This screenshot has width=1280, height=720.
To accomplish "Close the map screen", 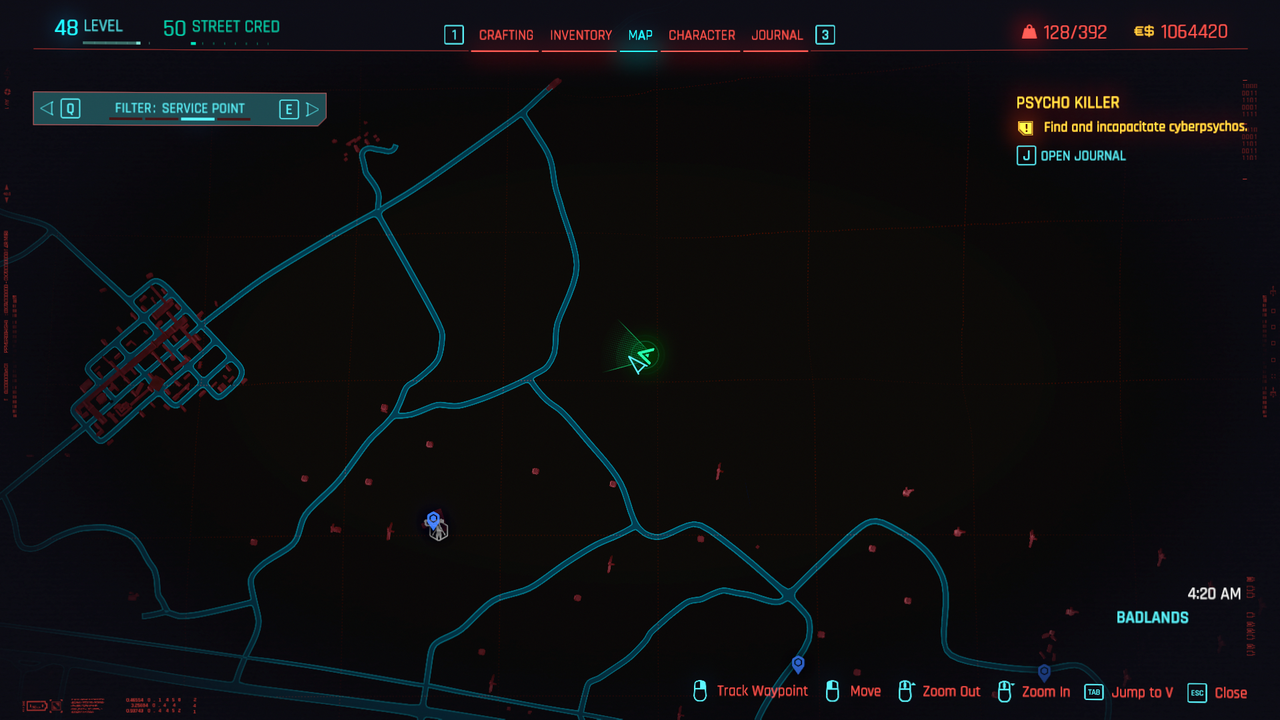I will coord(1217,692).
